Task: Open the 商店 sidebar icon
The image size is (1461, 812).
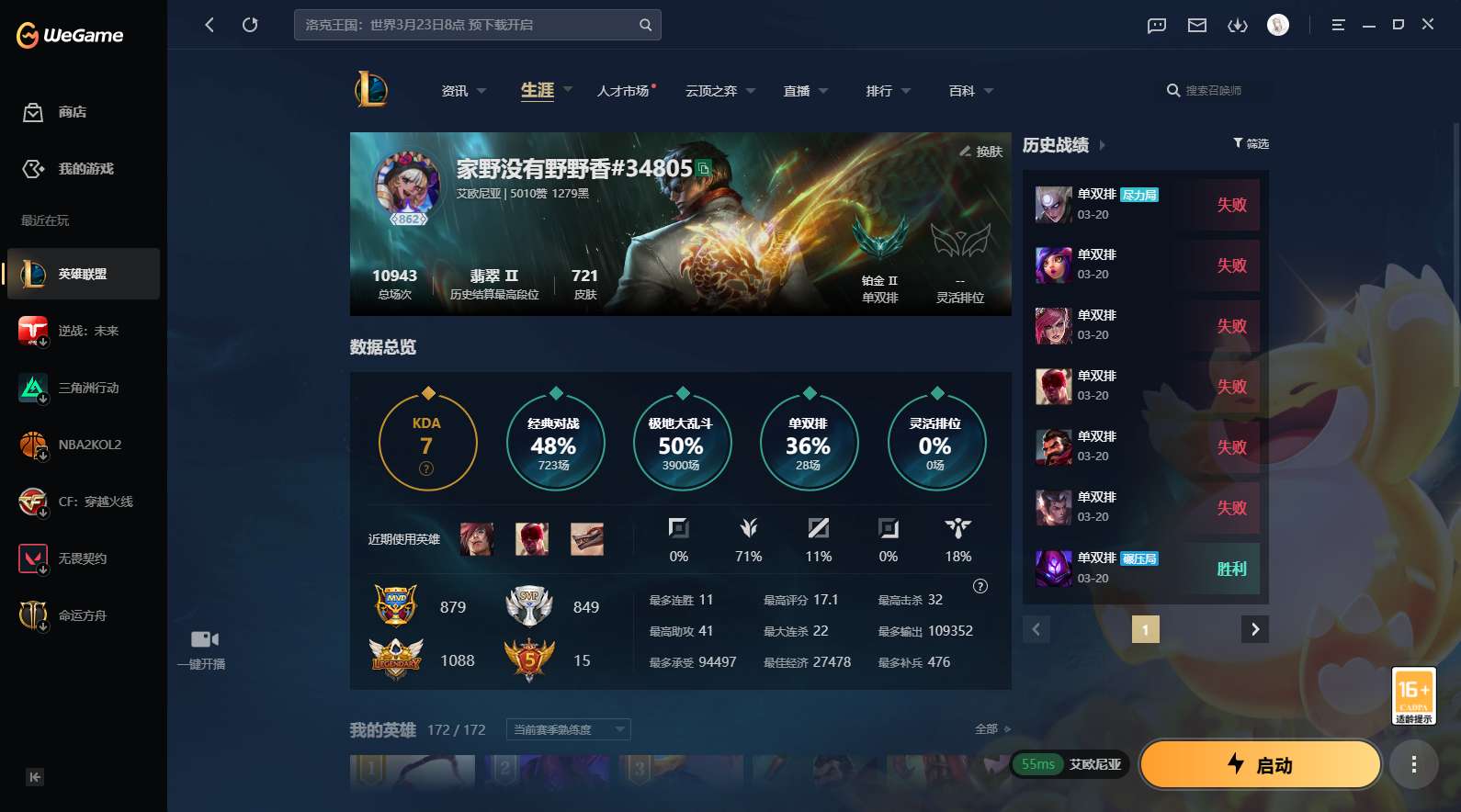Action: (33, 112)
